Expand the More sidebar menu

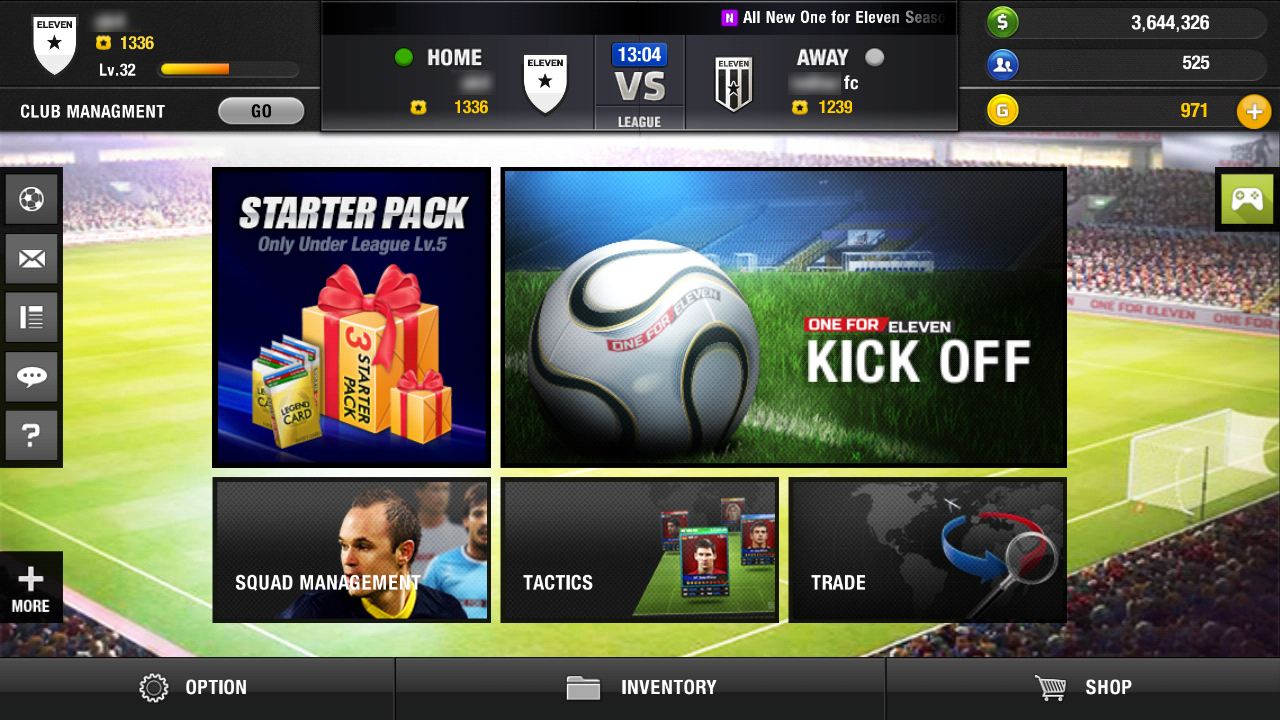pos(31,588)
